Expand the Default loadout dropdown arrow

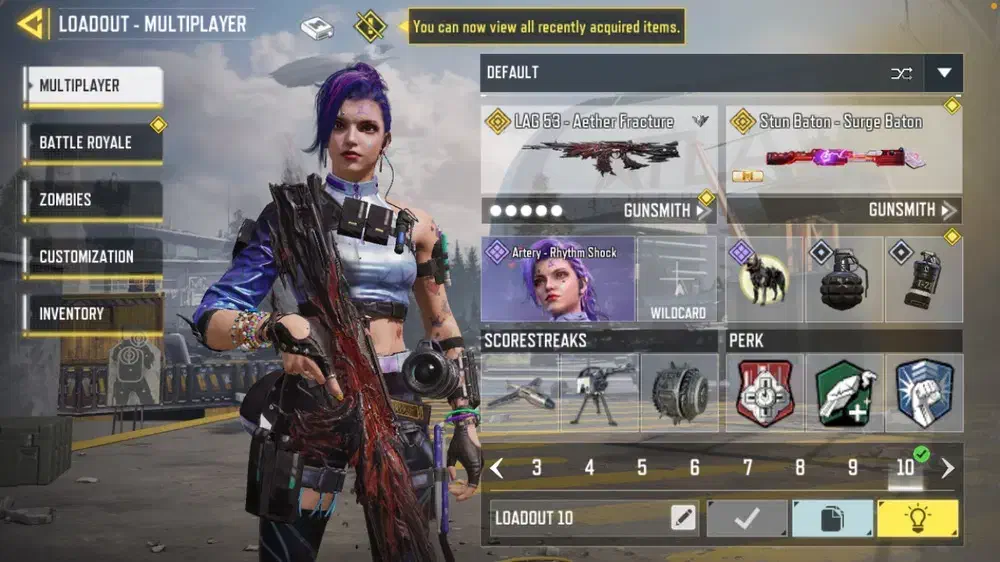click(944, 73)
